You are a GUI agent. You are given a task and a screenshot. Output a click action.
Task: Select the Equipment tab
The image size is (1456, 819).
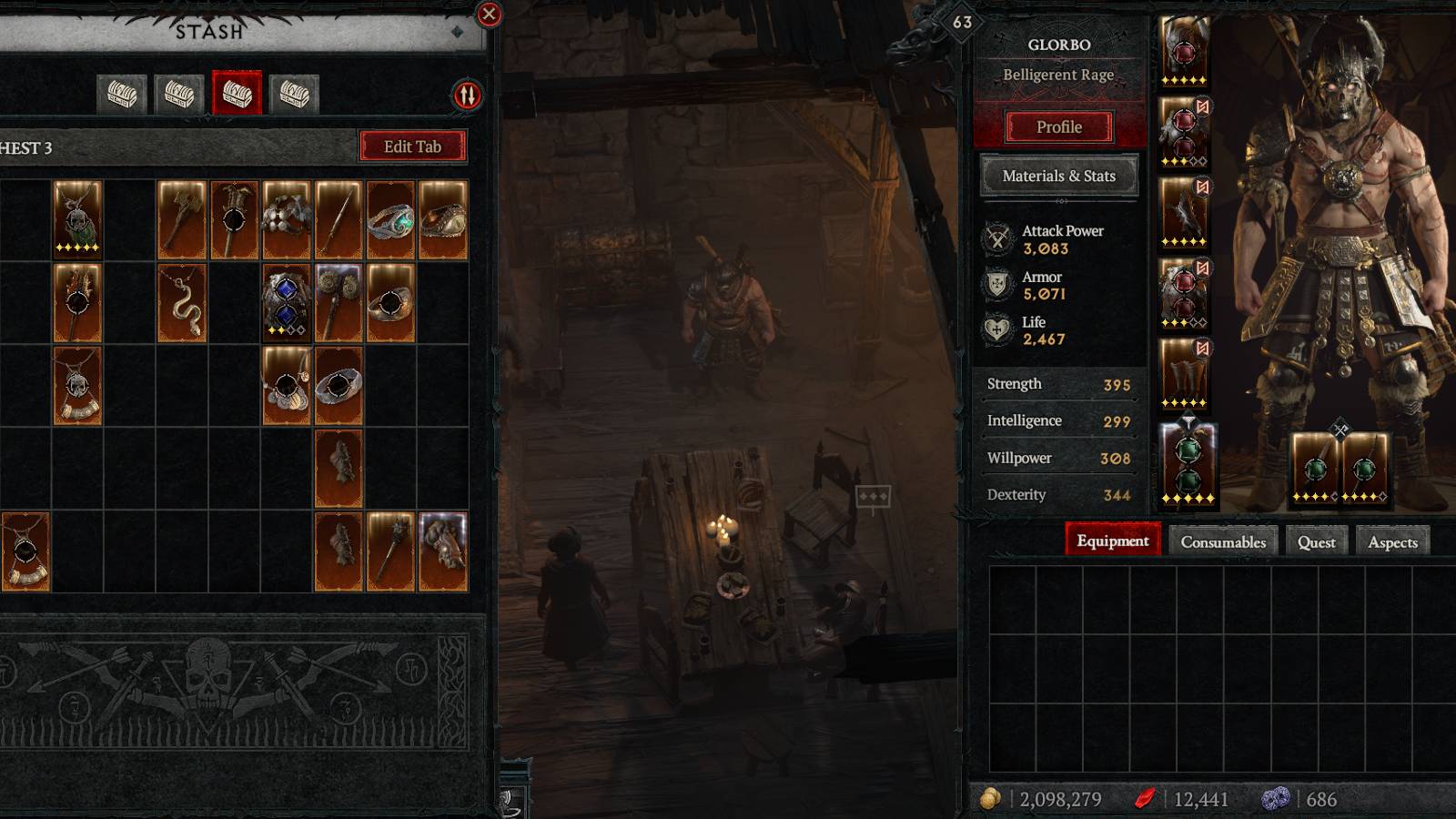[1112, 540]
